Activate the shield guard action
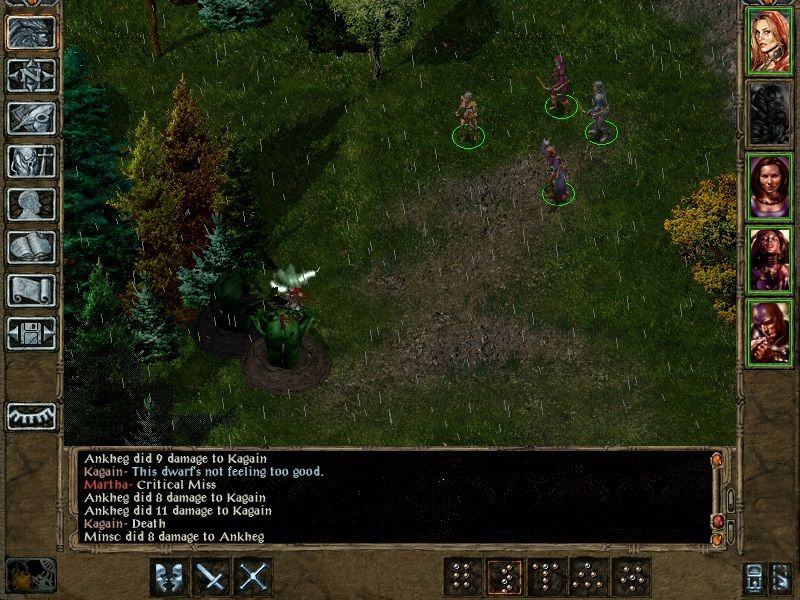 click(x=169, y=577)
